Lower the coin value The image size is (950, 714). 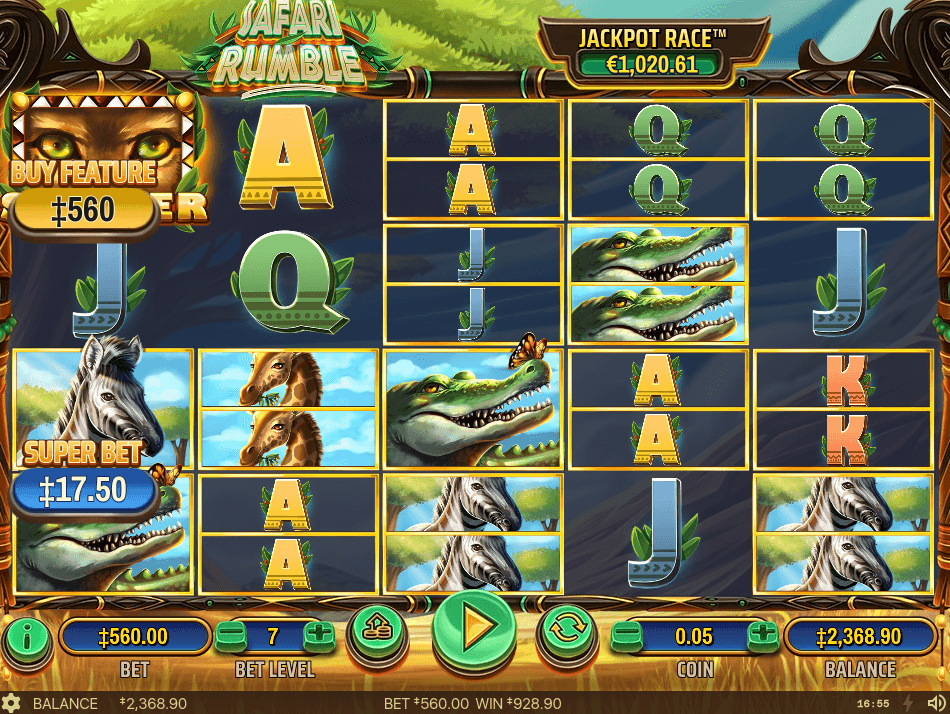(x=627, y=634)
